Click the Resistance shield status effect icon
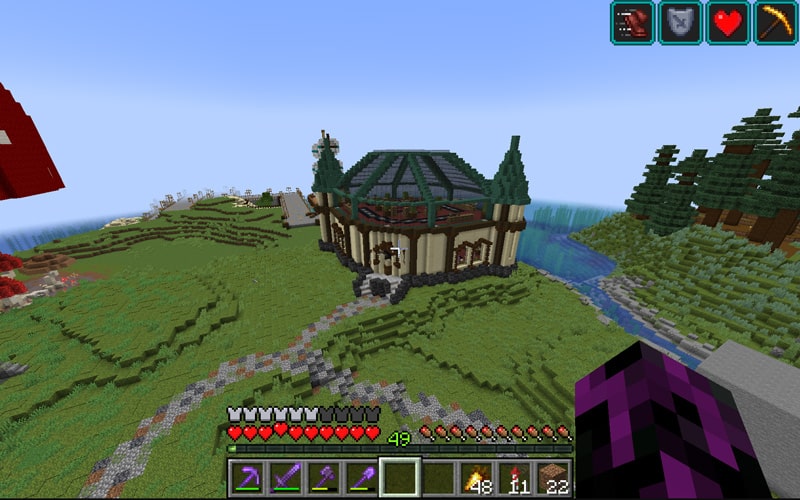Screen dimensions: 800x500 pyautogui.click(x=680, y=22)
